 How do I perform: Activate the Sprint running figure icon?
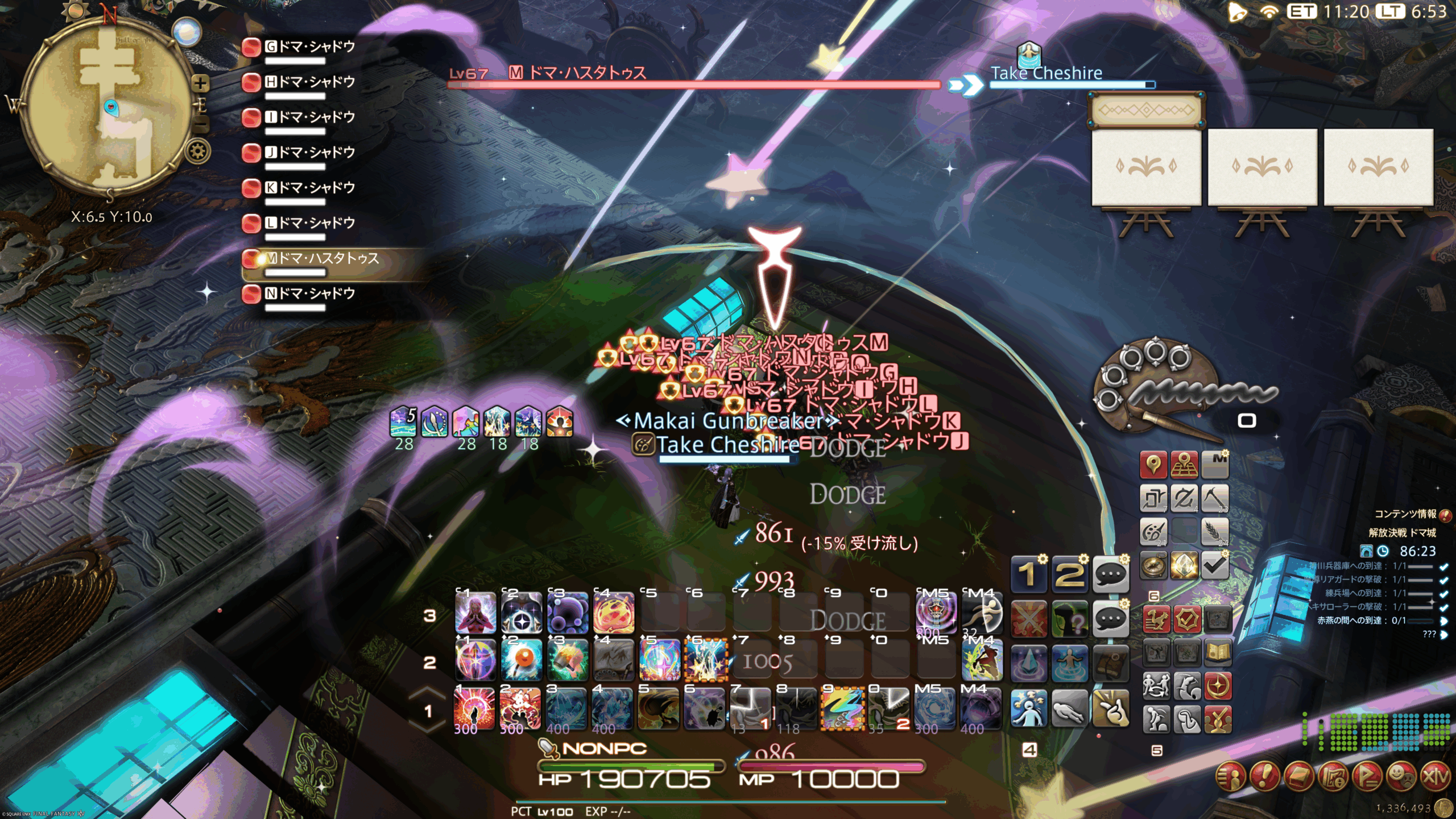[x=982, y=612]
